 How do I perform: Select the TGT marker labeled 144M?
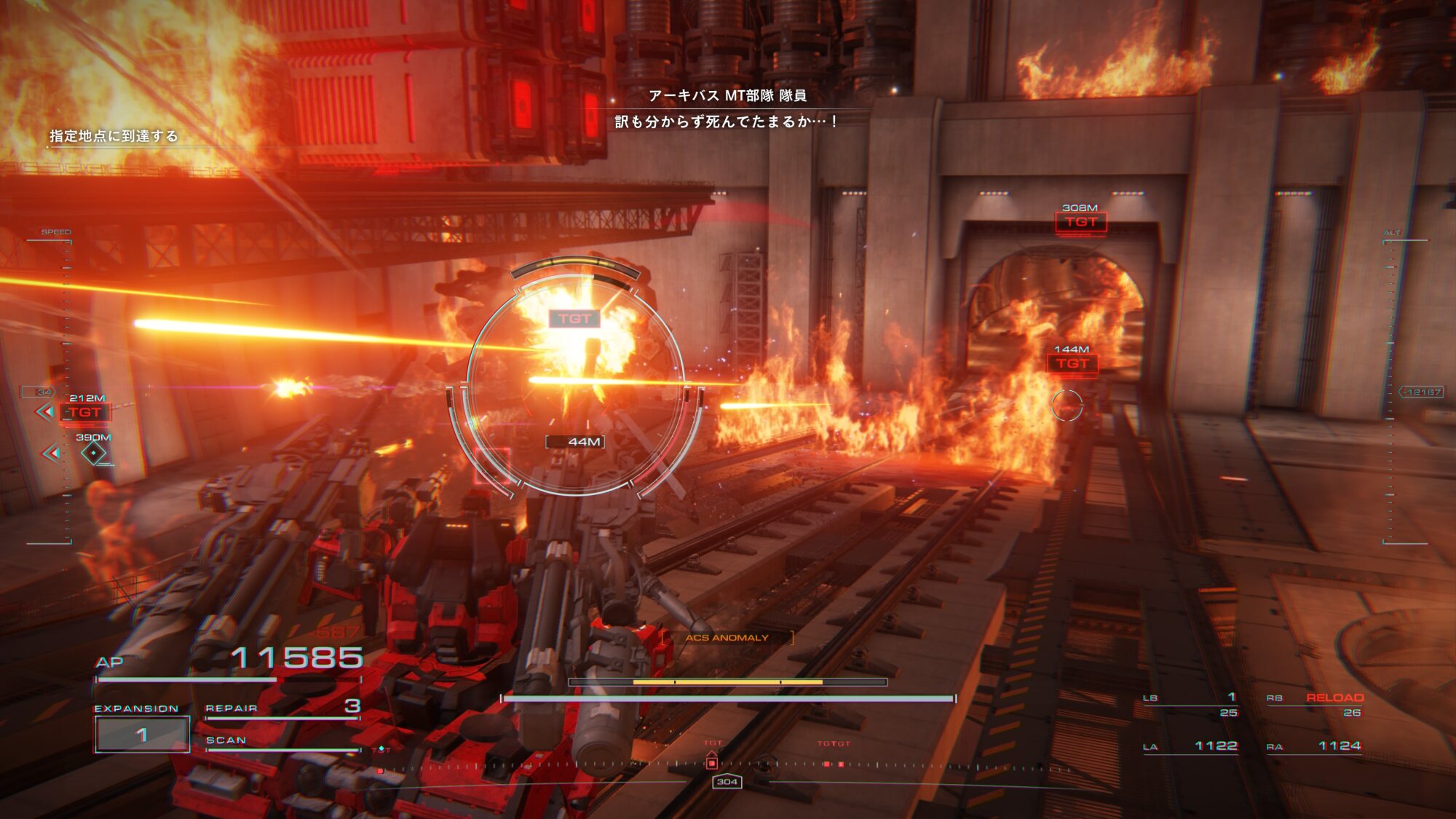1072,363
